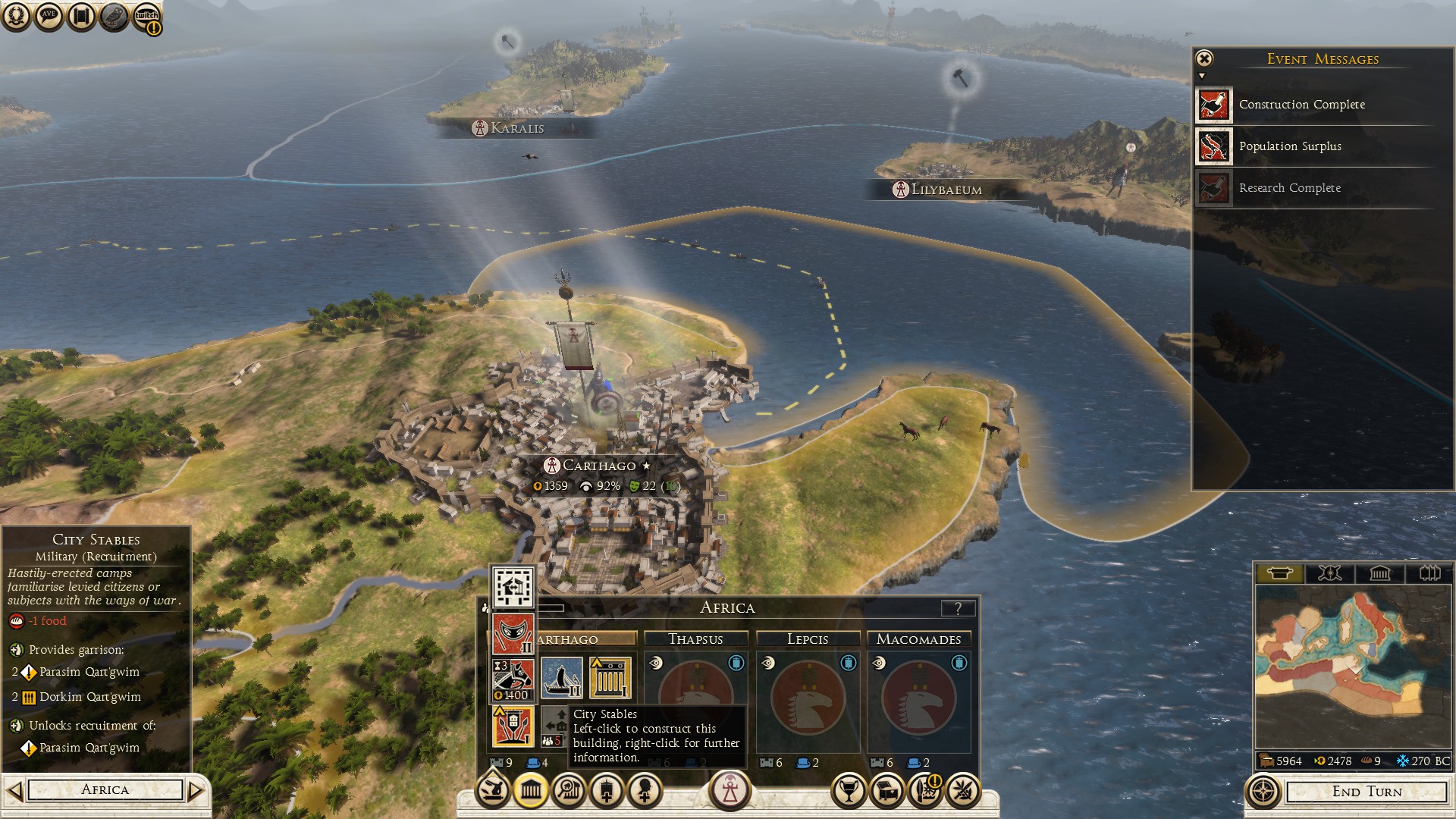Select the Thapsus settlement tab
The image size is (1456, 819).
[x=695, y=639]
